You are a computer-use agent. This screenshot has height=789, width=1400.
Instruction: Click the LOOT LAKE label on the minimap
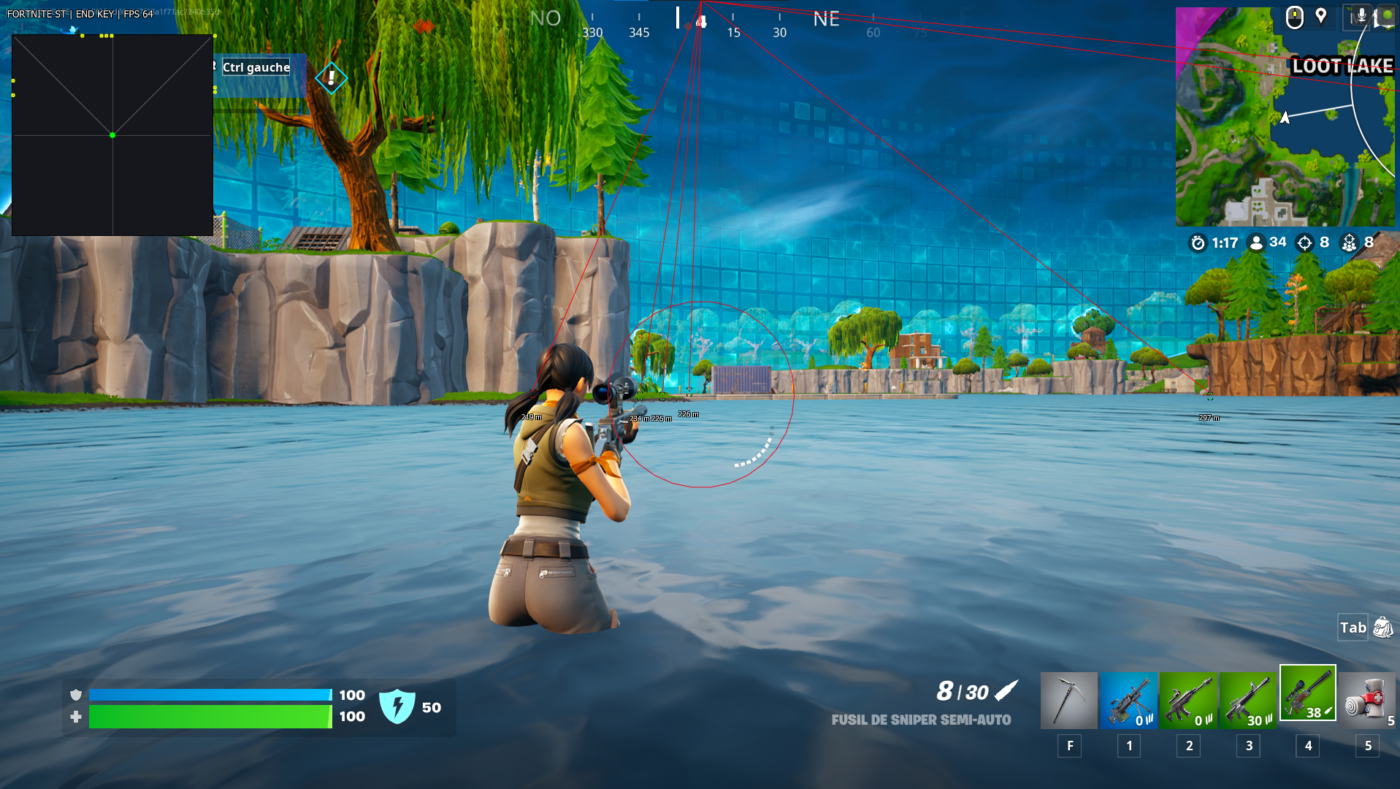pyautogui.click(x=1344, y=65)
